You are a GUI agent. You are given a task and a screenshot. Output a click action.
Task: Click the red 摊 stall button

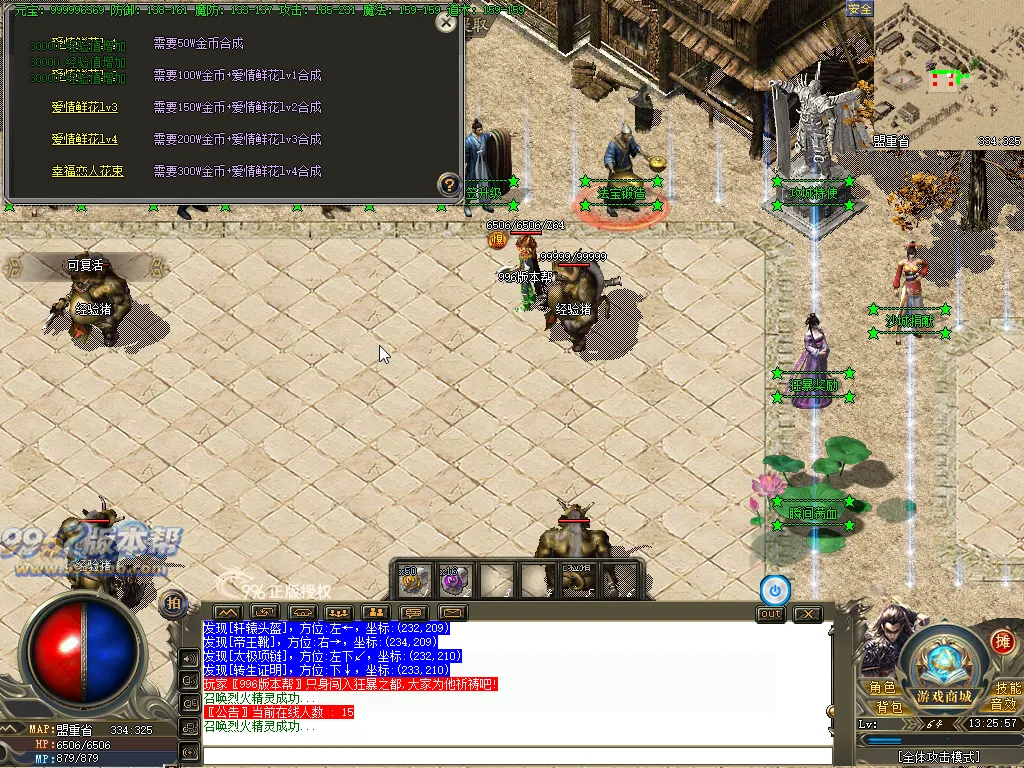1001,641
